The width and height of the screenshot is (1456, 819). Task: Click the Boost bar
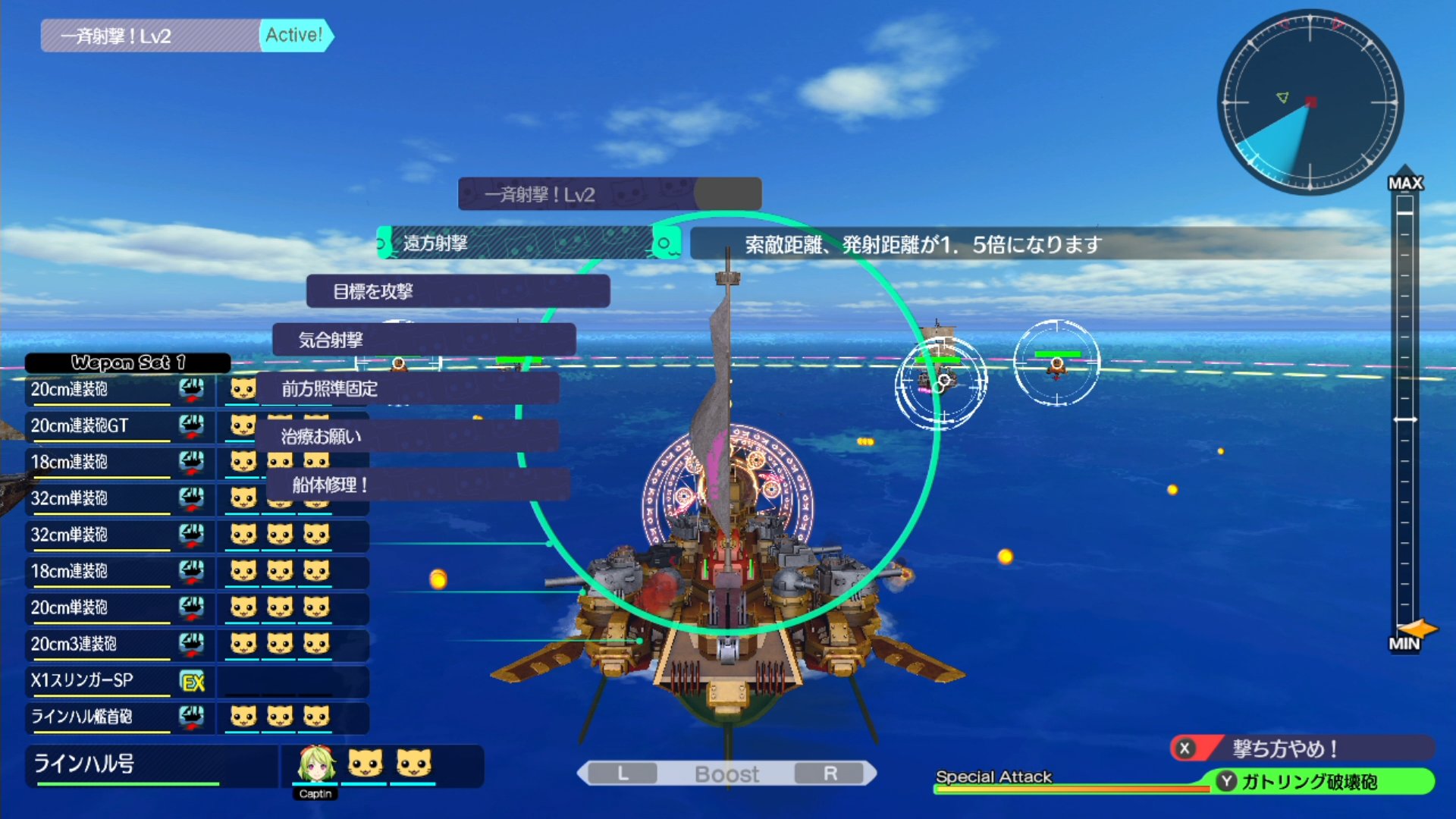726,773
